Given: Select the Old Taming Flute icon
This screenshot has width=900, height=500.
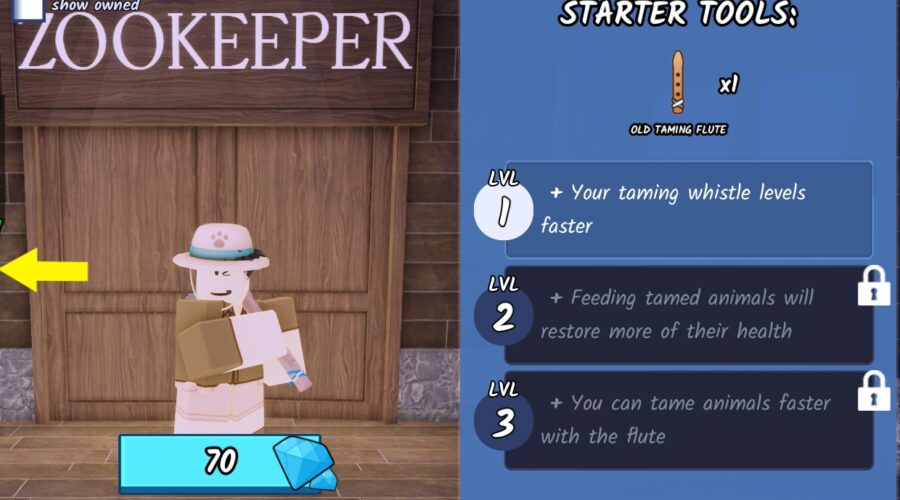Looking at the screenshot, I should (678, 83).
